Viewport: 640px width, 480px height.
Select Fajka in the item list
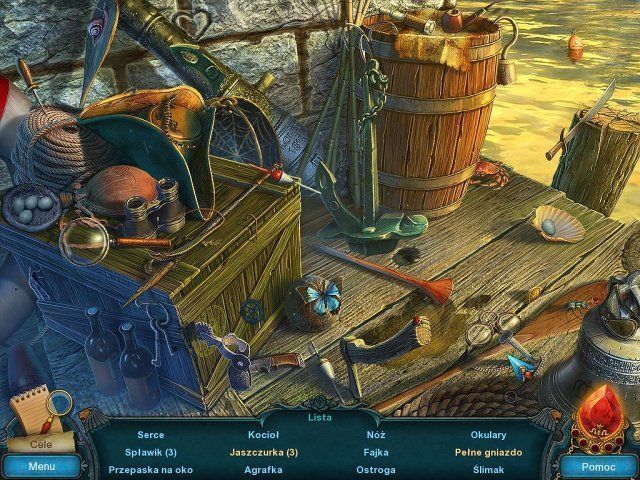point(376,452)
